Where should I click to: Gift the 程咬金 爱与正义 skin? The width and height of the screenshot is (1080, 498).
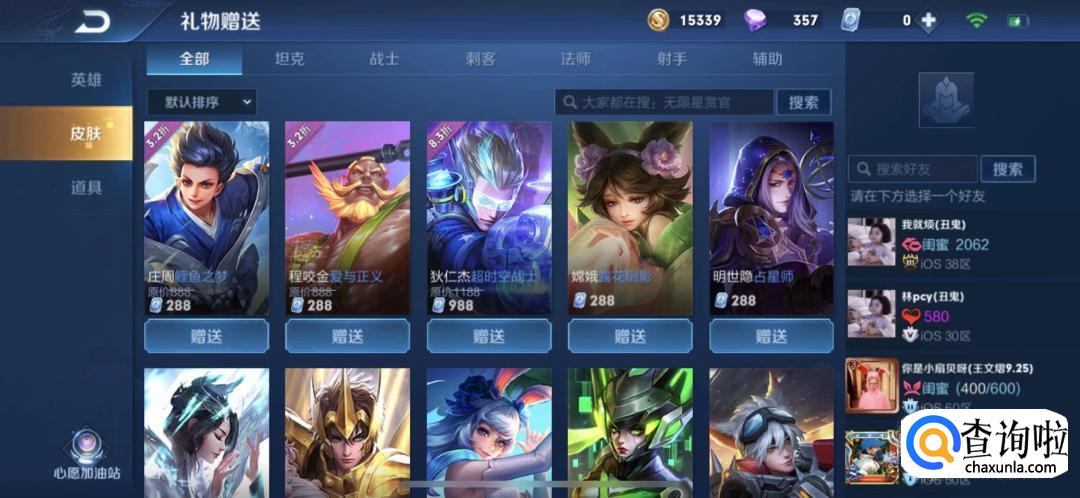(347, 336)
